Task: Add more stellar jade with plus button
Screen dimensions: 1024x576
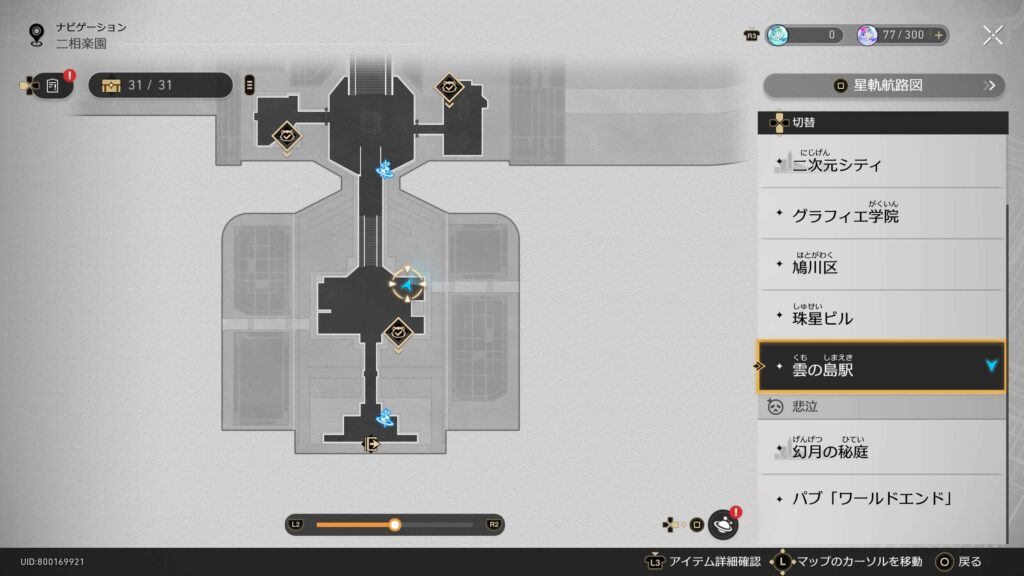Action: pyautogui.click(x=938, y=35)
